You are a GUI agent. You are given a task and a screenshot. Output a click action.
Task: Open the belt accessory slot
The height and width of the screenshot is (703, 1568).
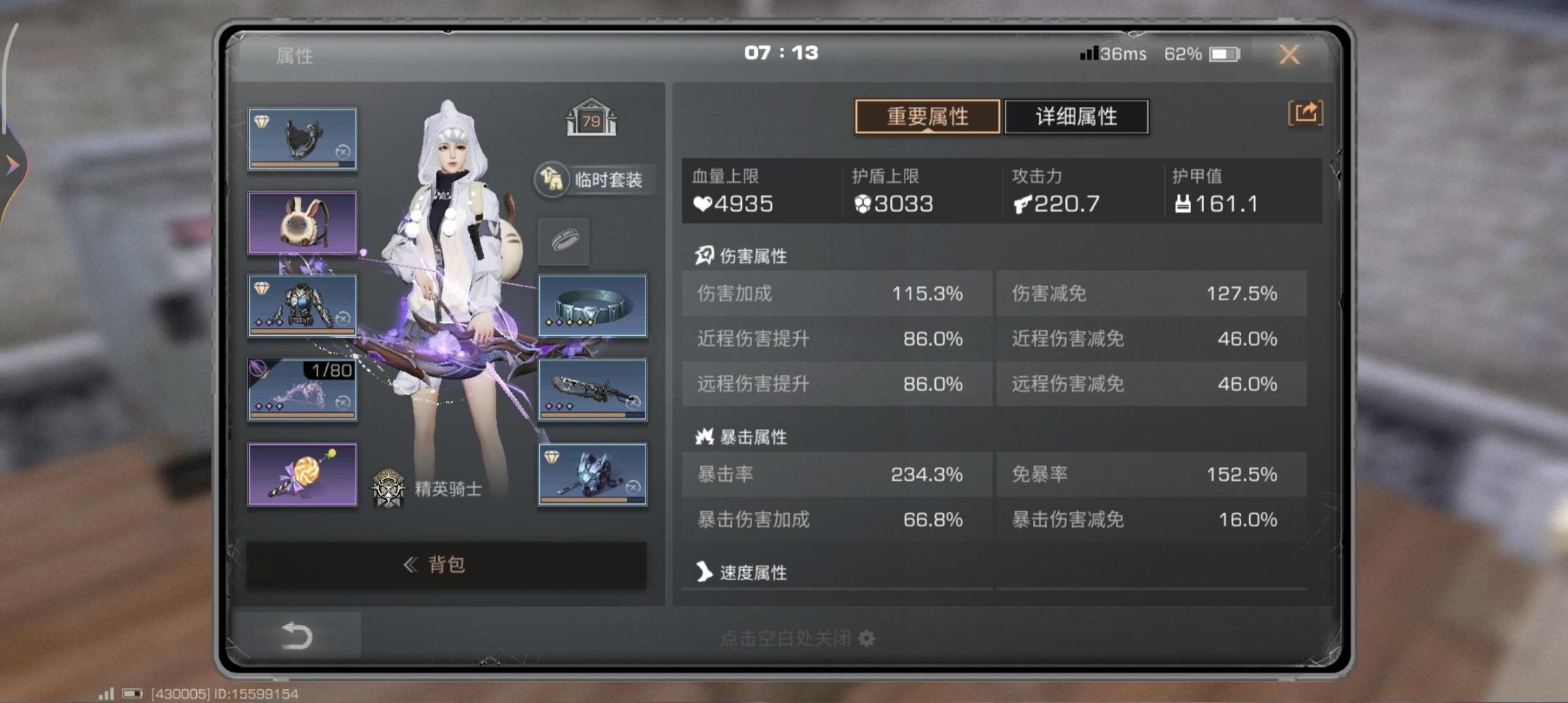pyautogui.click(x=592, y=305)
